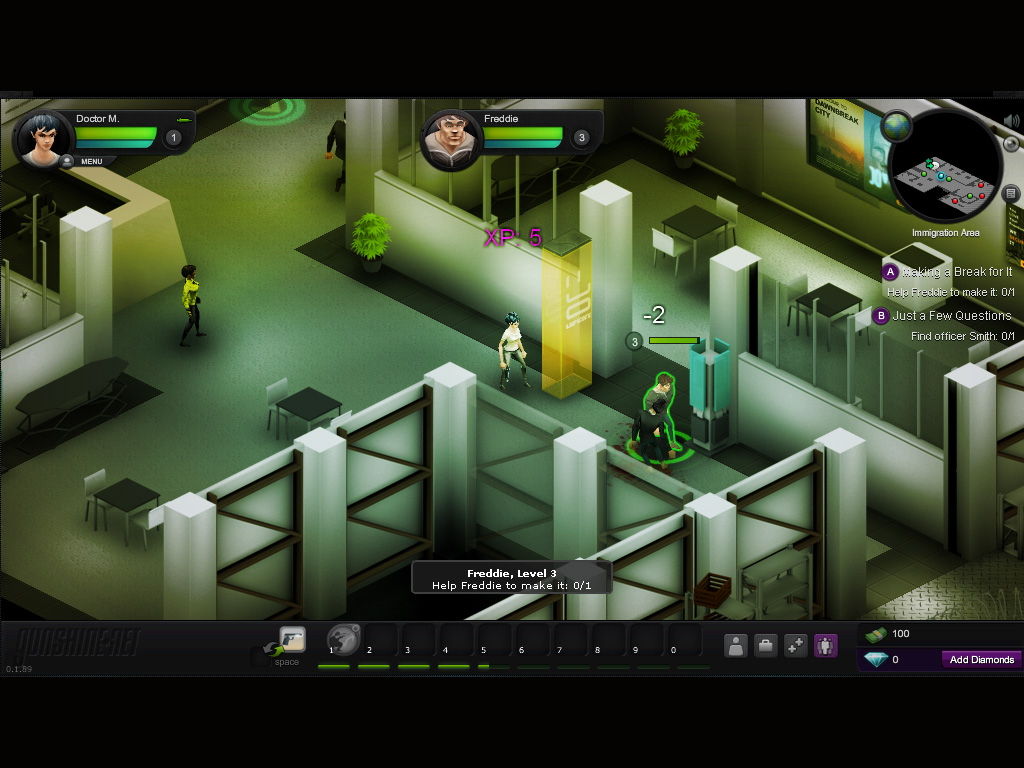Activate the ability in hotbar slot 1
This screenshot has width=1024, height=768.
tap(344, 640)
